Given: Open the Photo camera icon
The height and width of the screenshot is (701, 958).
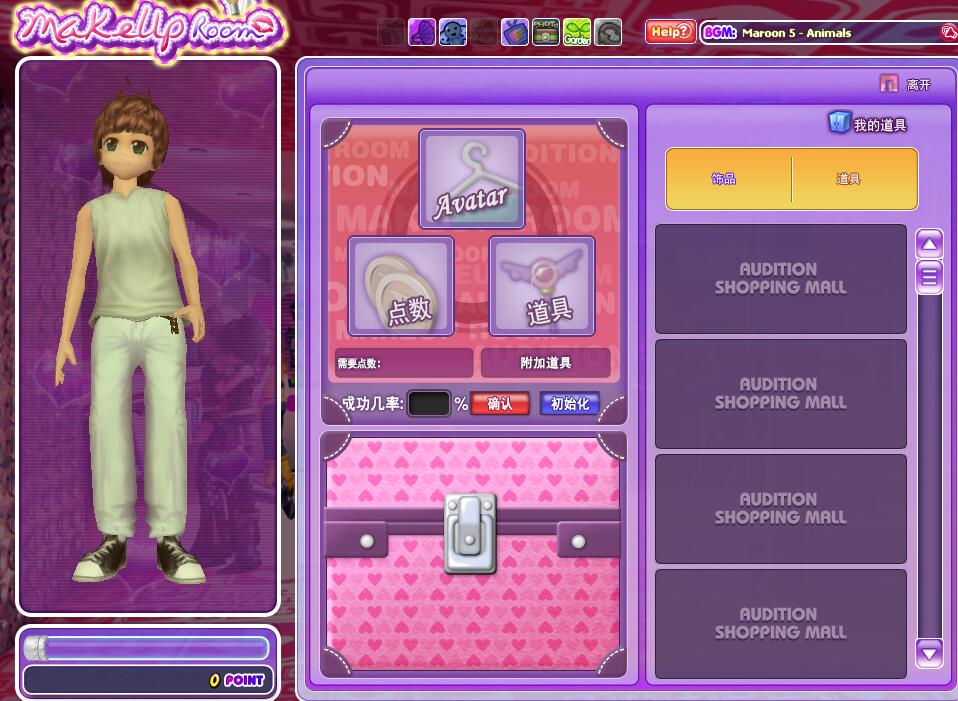Looking at the screenshot, I should tap(545, 32).
